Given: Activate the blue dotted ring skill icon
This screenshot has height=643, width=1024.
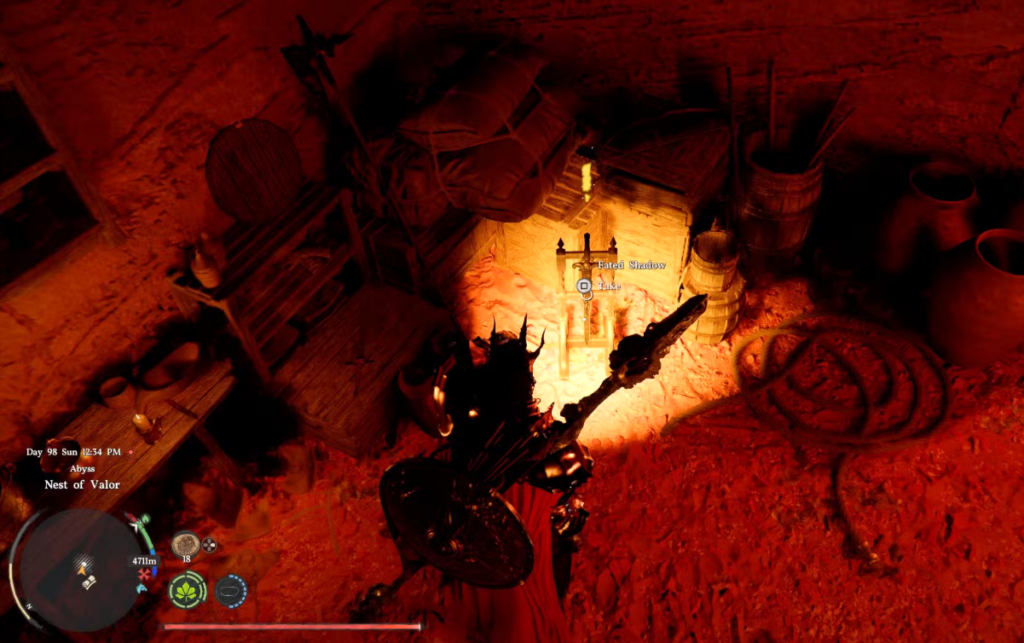Looking at the screenshot, I should [231, 590].
